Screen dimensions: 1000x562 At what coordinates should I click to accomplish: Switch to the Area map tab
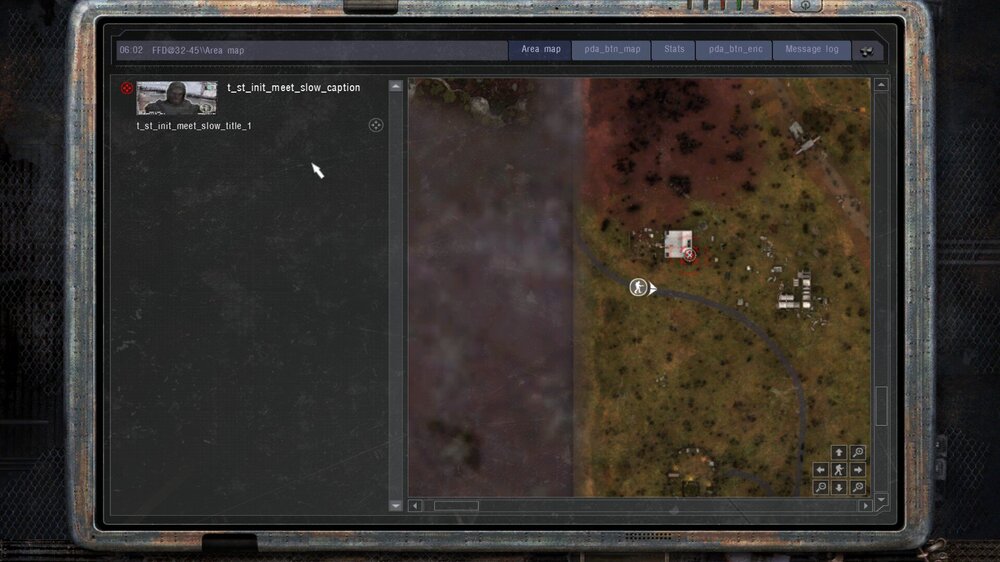pyautogui.click(x=540, y=50)
